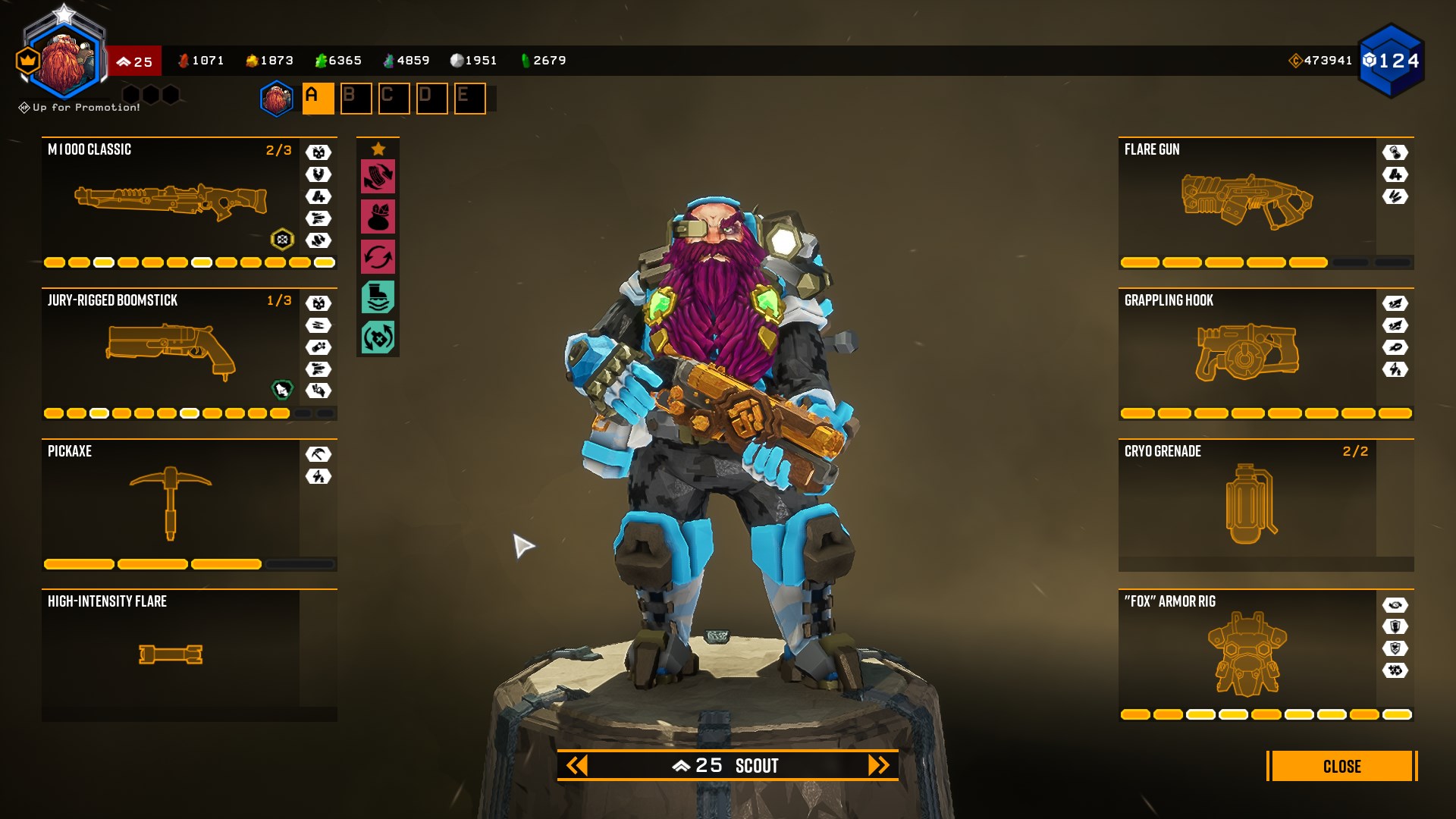Open the Cryo Grenade slot
The width and height of the screenshot is (1456, 819).
pos(1247,502)
